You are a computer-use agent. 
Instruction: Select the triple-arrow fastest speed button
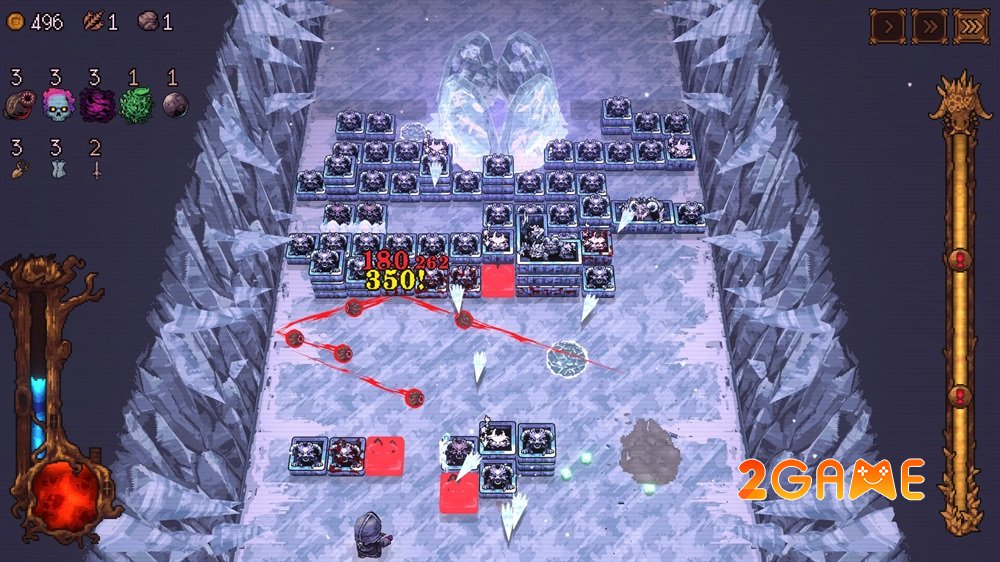[971, 26]
